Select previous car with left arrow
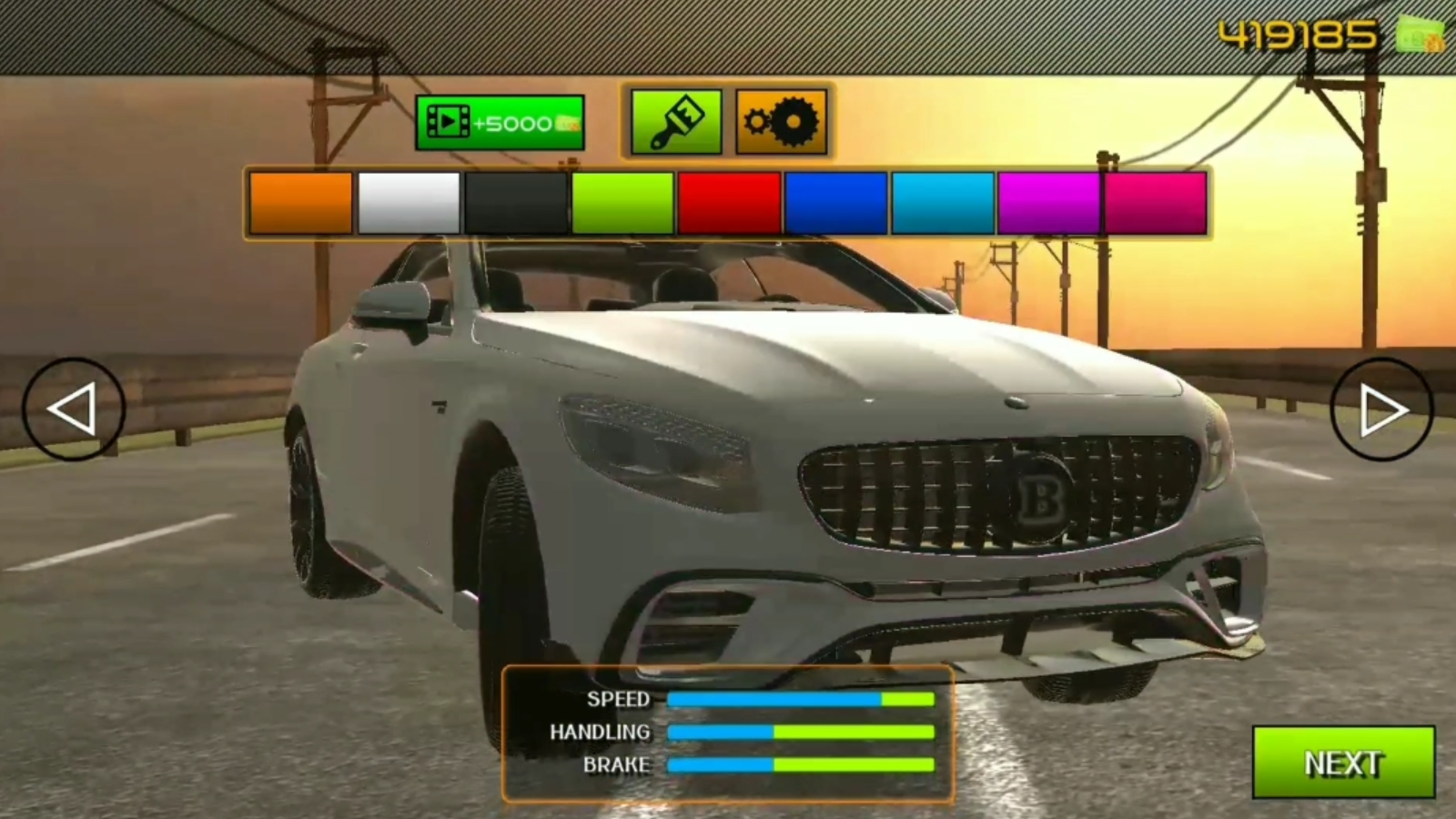This screenshot has width=1456, height=819. pyautogui.click(x=75, y=408)
